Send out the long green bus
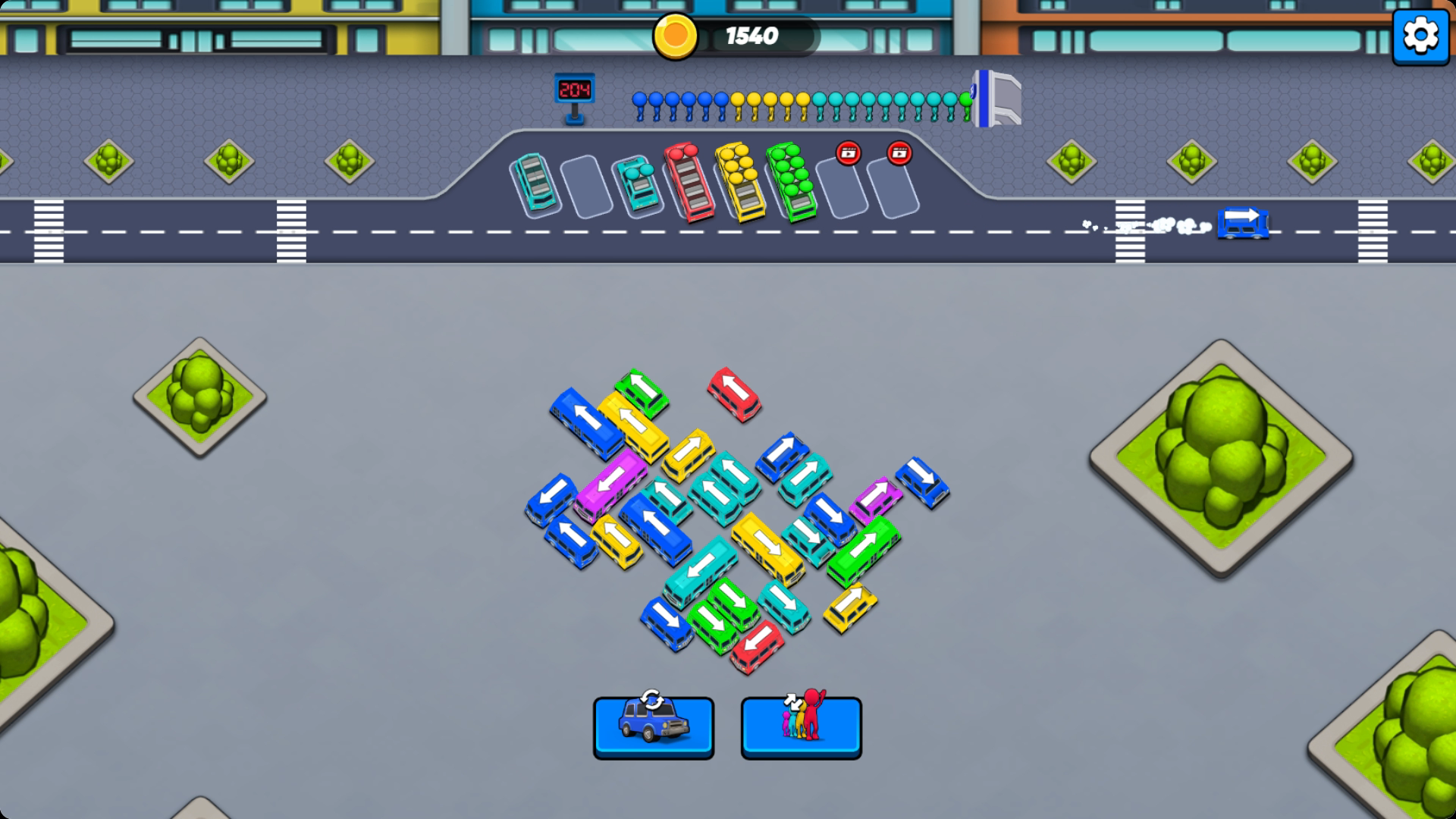1456x819 pixels. point(863,550)
